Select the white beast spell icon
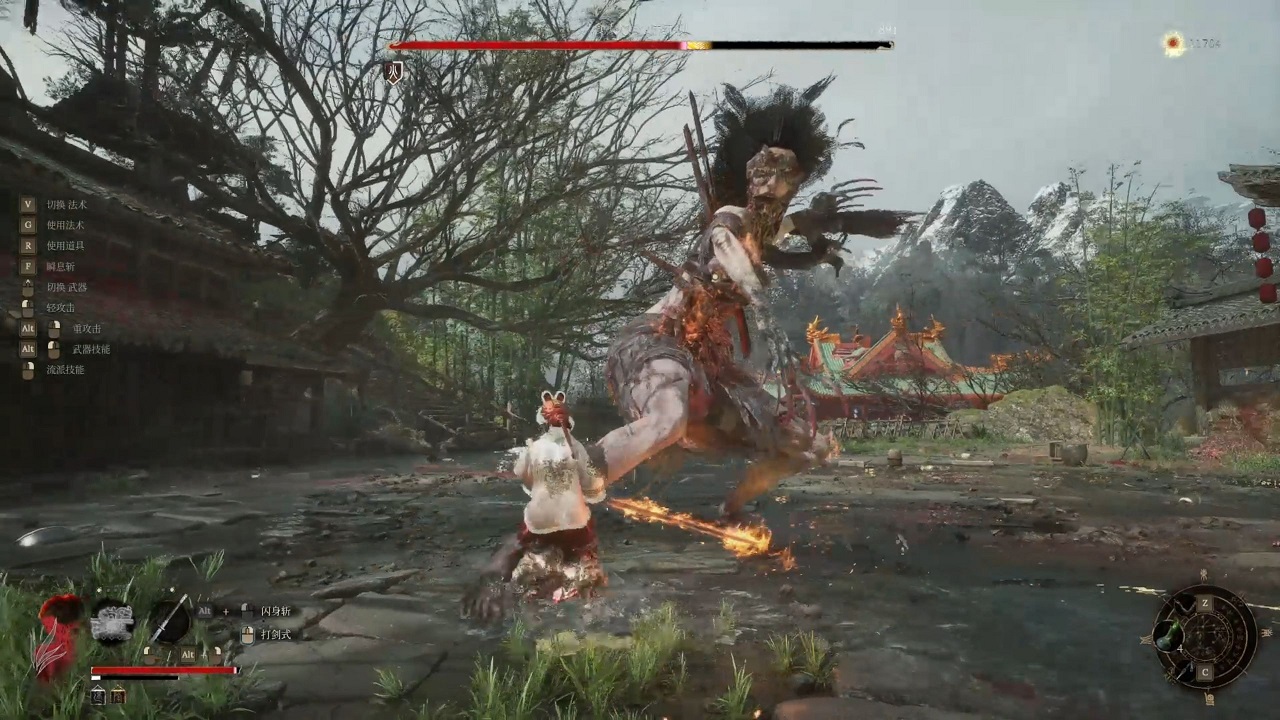The image size is (1280, 720). click(x=112, y=621)
